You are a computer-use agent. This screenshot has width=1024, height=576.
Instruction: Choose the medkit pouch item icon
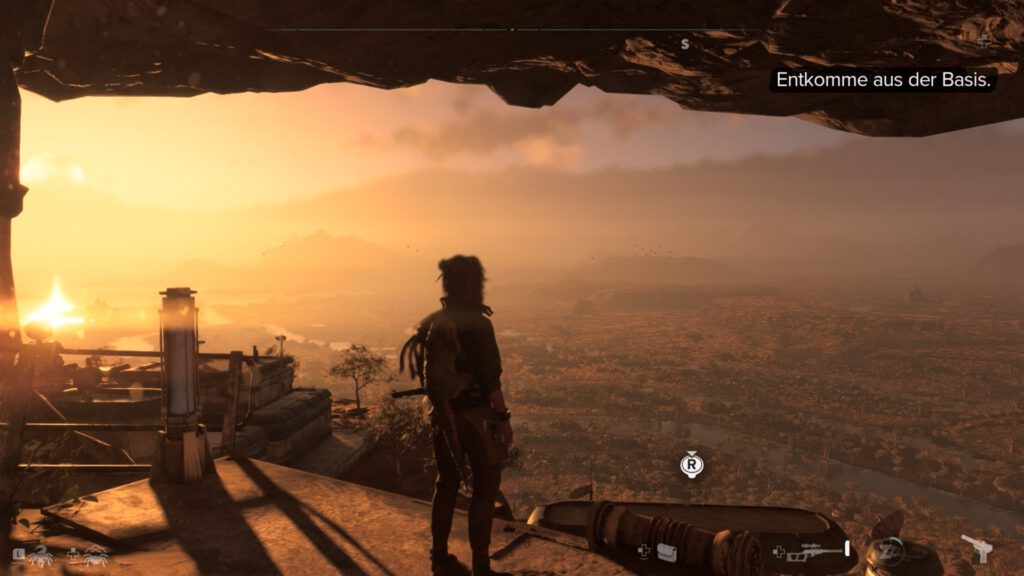(x=666, y=551)
